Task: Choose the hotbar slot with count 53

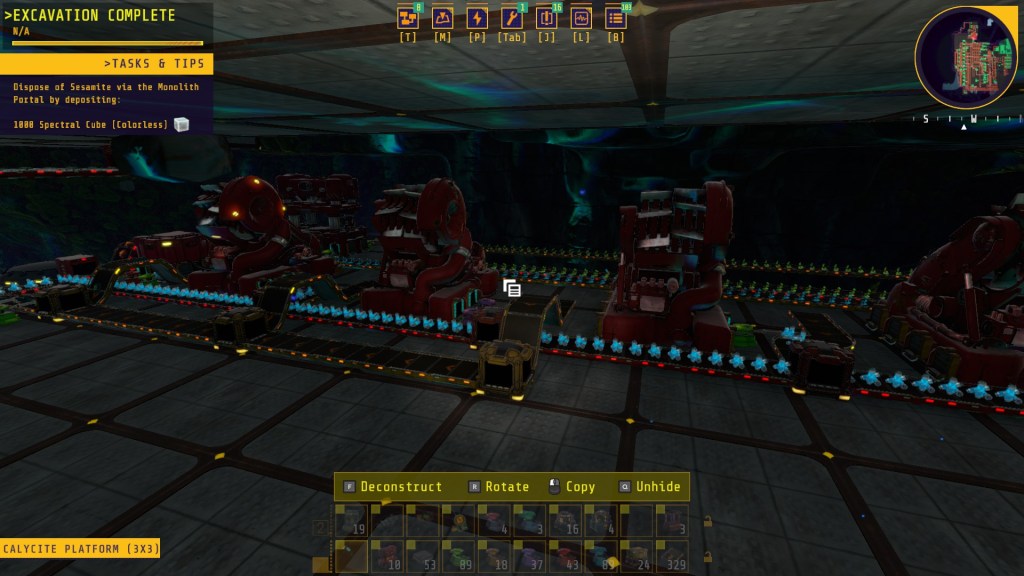Action: [x=422, y=556]
